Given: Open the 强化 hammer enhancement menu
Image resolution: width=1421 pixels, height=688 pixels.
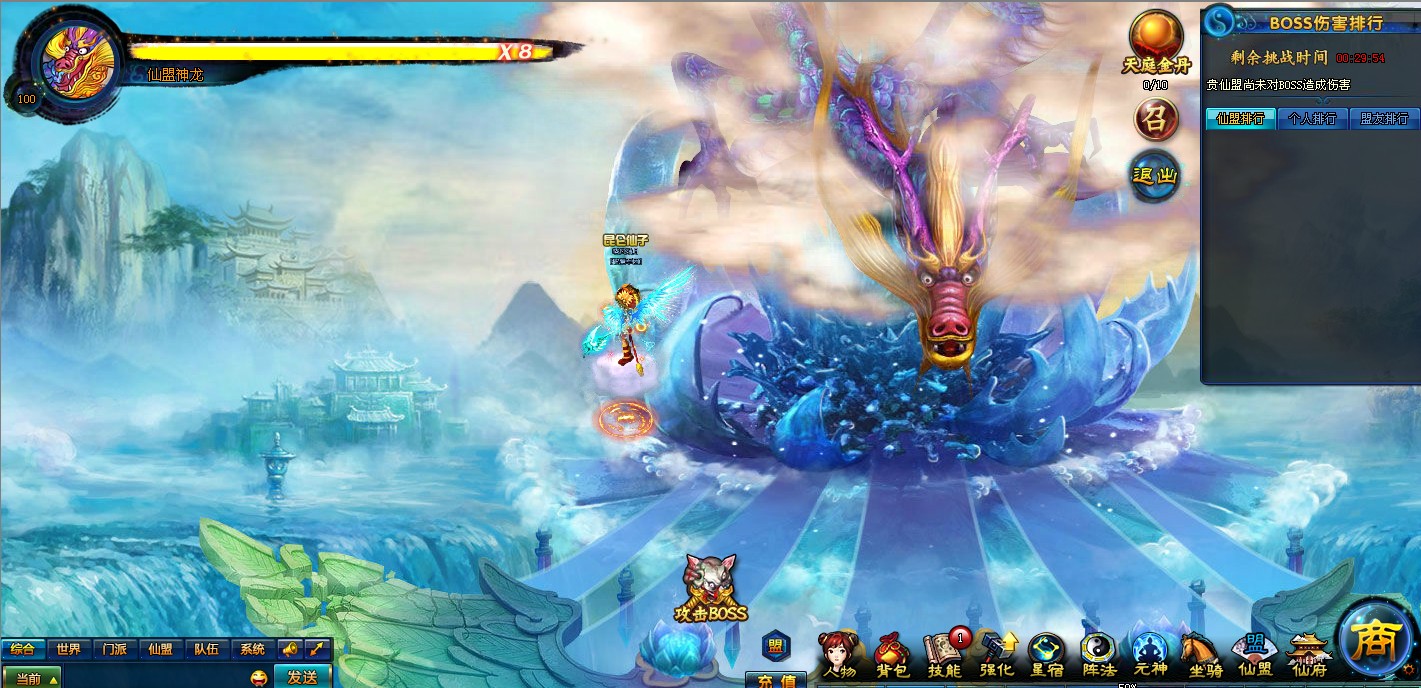Looking at the screenshot, I should 996,655.
